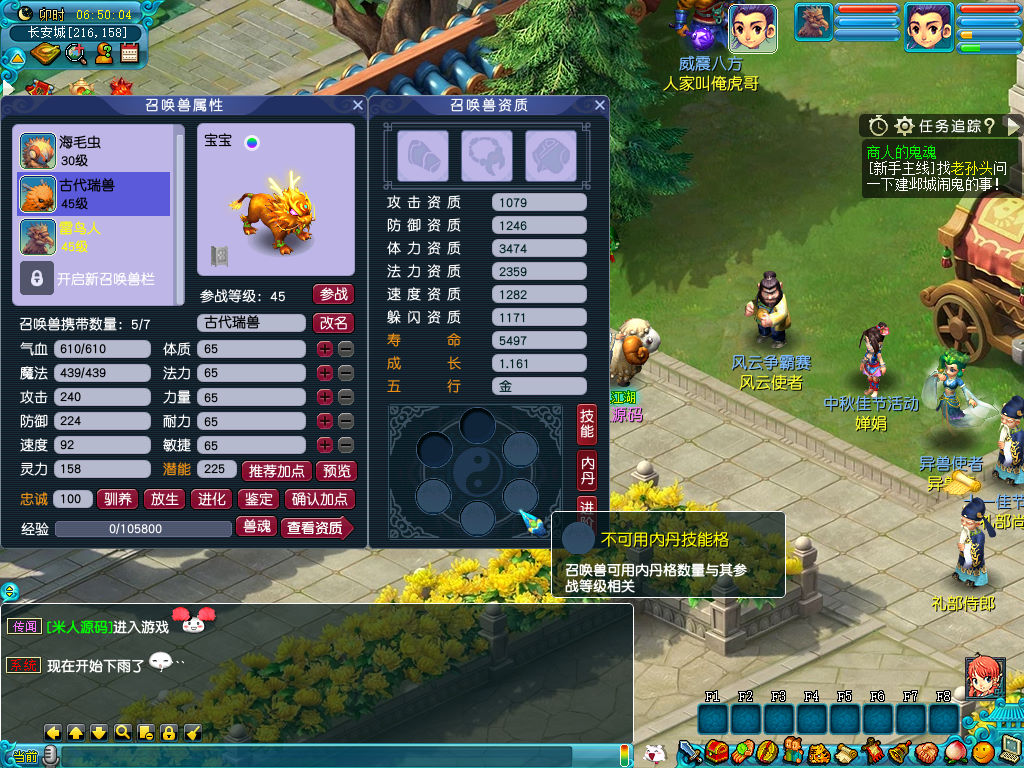Close the 召唤兽资质 panel
The height and width of the screenshot is (768, 1024).
pos(600,105)
